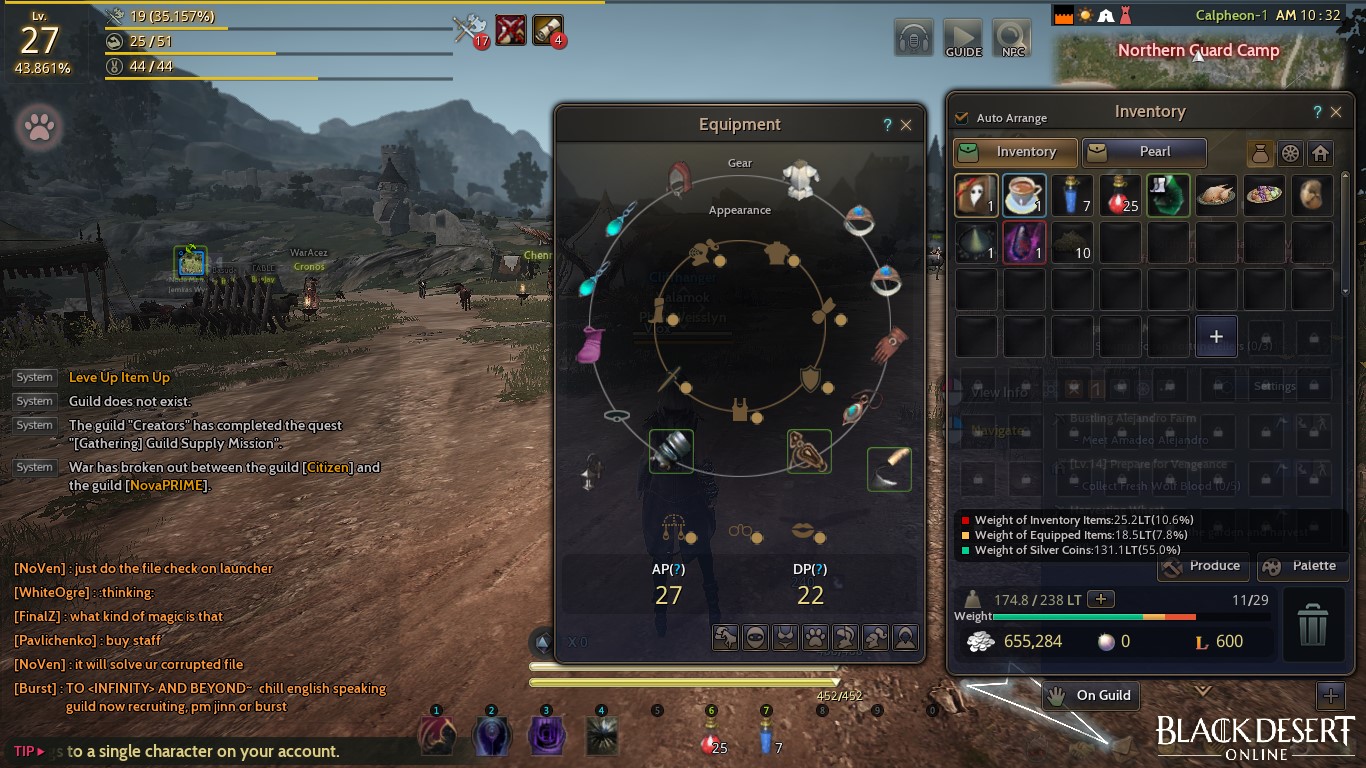Open the NPC search tool
1366x768 pixels.
pos(1012,38)
